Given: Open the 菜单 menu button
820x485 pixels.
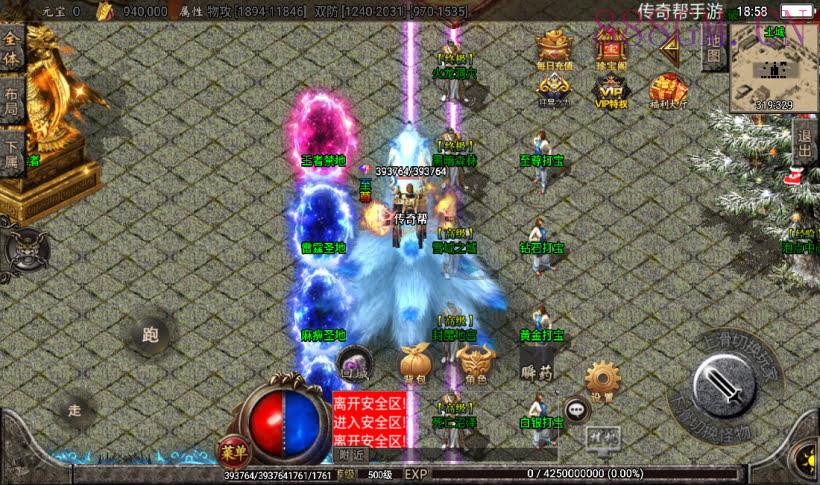Looking at the screenshot, I should click(231, 452).
